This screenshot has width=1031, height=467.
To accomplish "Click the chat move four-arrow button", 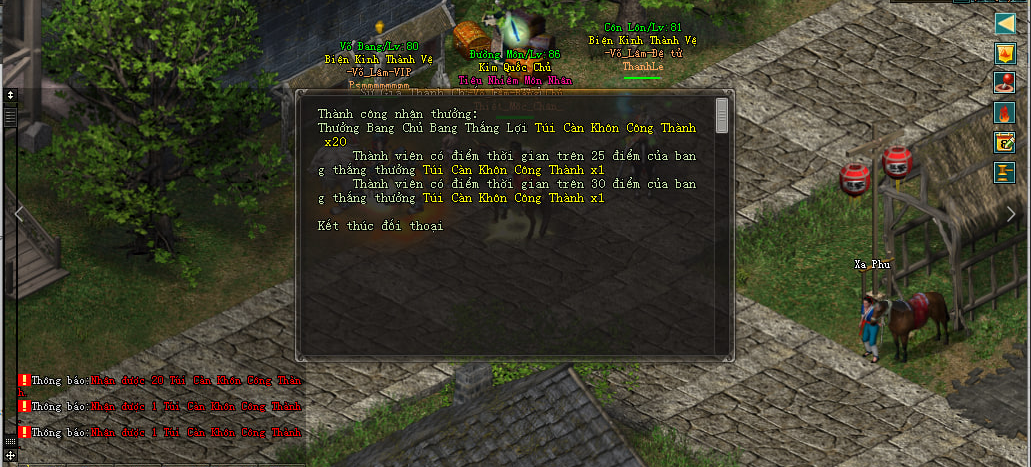I will pos(10,455).
